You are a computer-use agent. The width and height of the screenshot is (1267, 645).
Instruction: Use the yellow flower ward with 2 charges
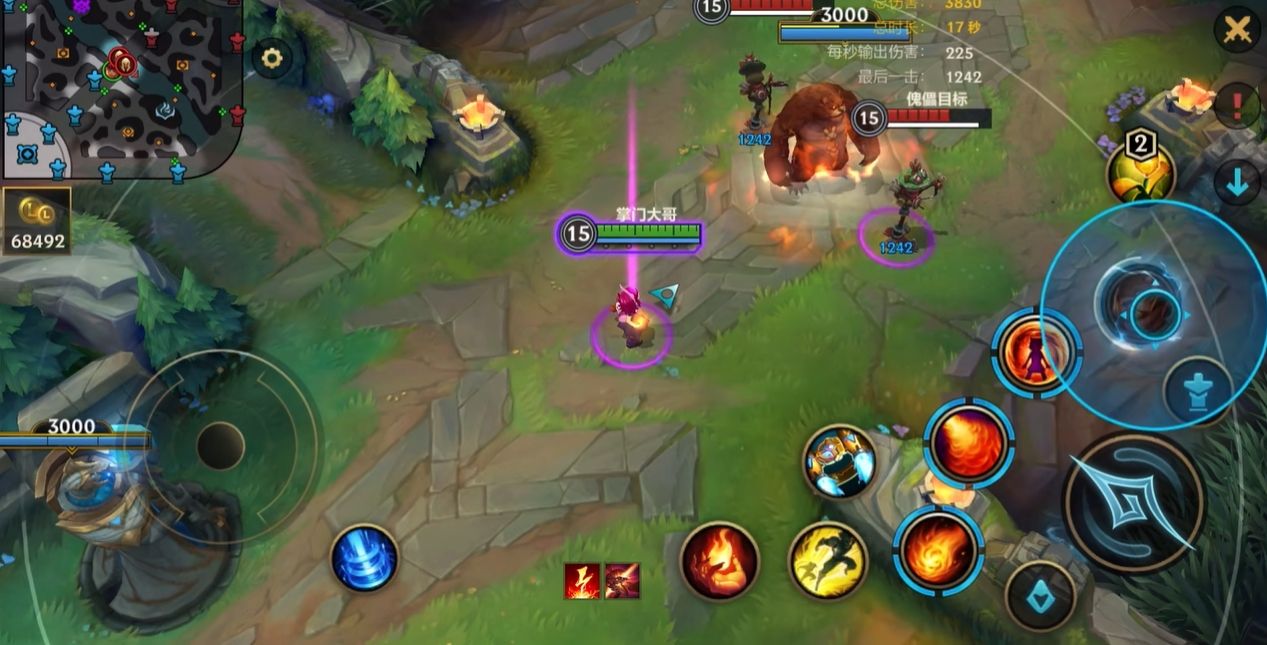[x=1140, y=172]
